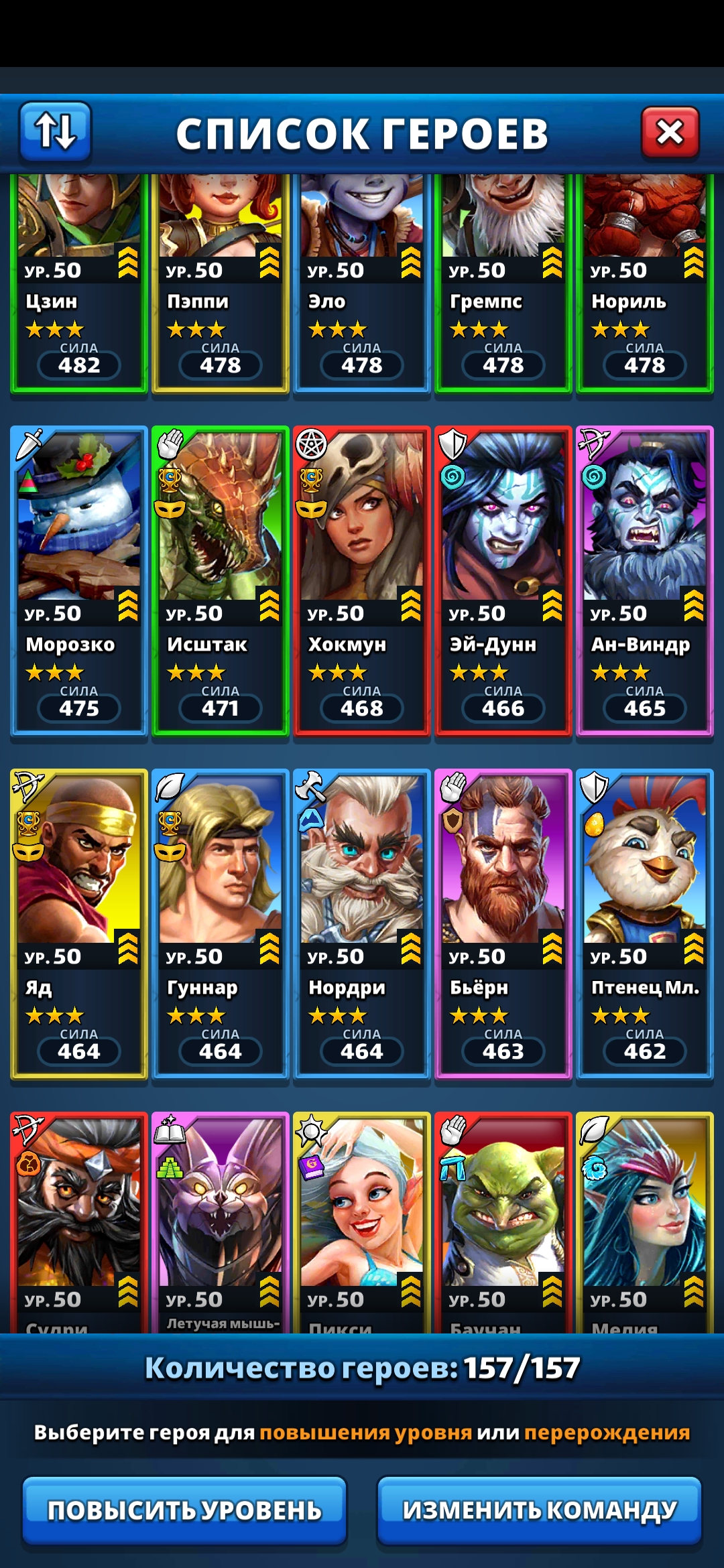Open the hero sorting options
This screenshot has width=724, height=1568.
(55, 131)
